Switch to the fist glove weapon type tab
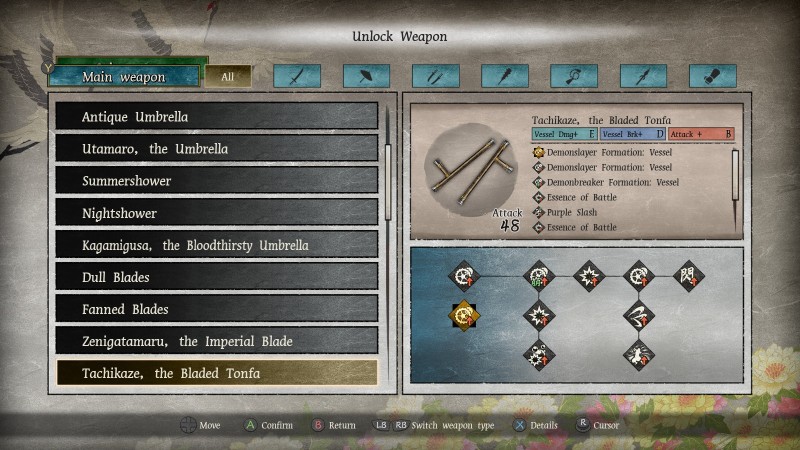The height and width of the screenshot is (450, 800). coord(712,76)
